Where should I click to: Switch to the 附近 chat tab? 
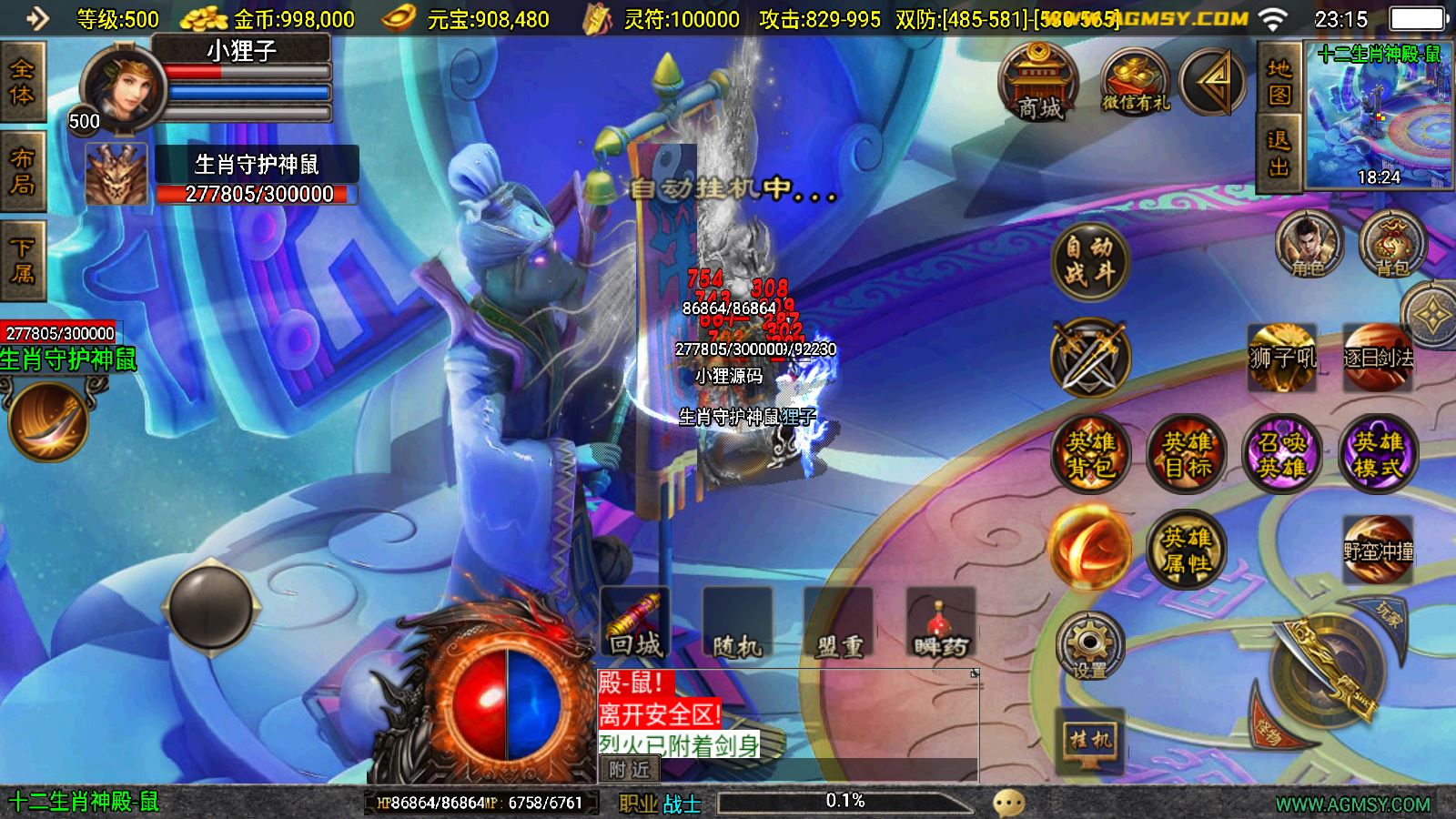629,770
